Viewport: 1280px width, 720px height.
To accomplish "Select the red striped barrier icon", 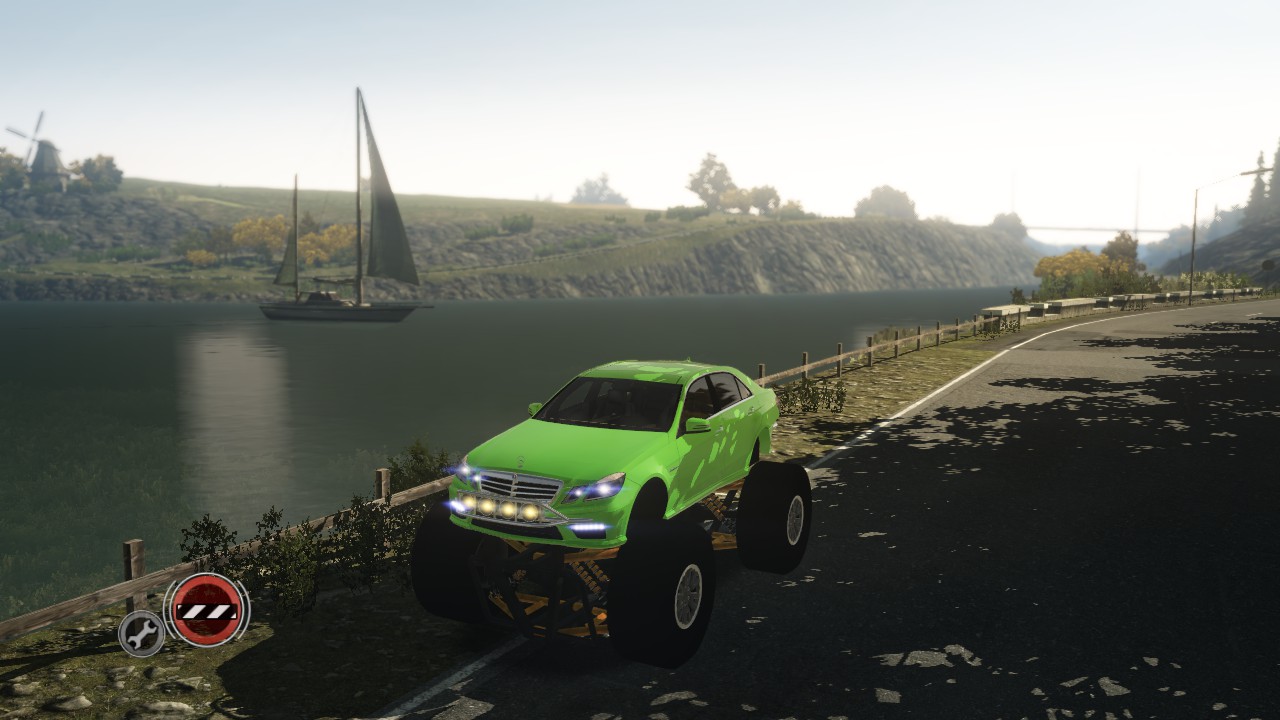I will click(x=207, y=609).
